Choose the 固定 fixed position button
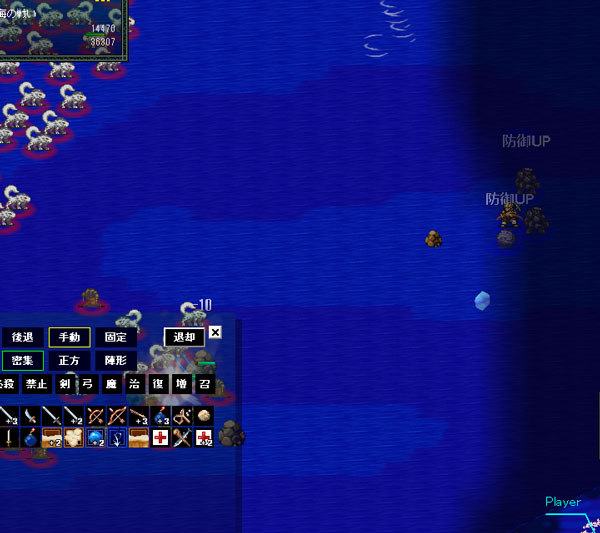The image size is (600, 533). tap(115, 338)
